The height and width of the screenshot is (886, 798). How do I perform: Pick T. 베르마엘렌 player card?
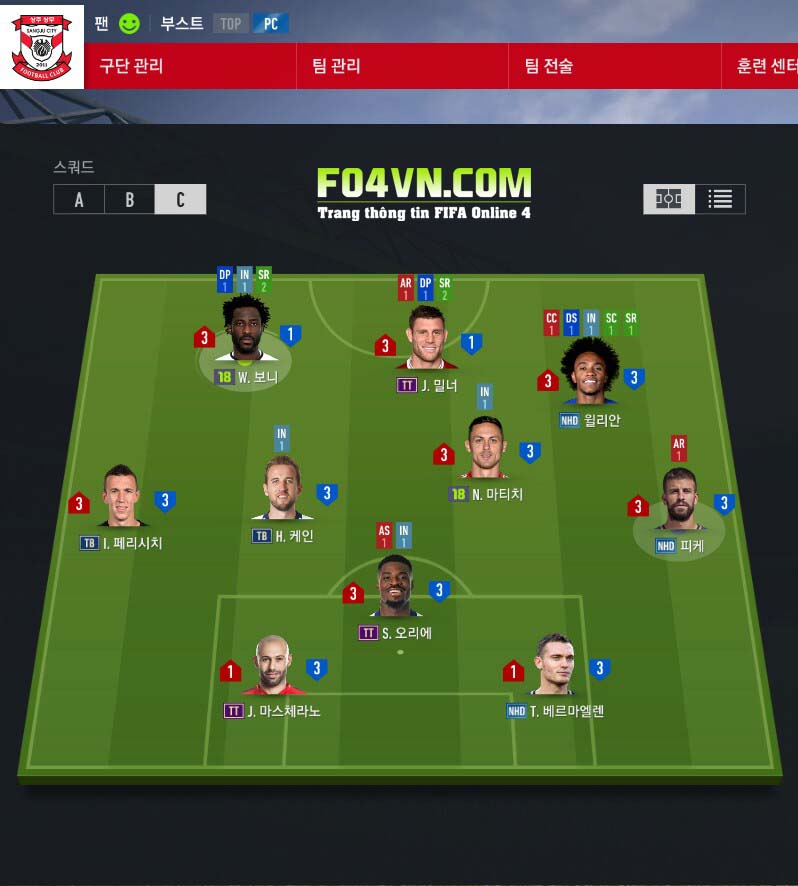(x=554, y=668)
